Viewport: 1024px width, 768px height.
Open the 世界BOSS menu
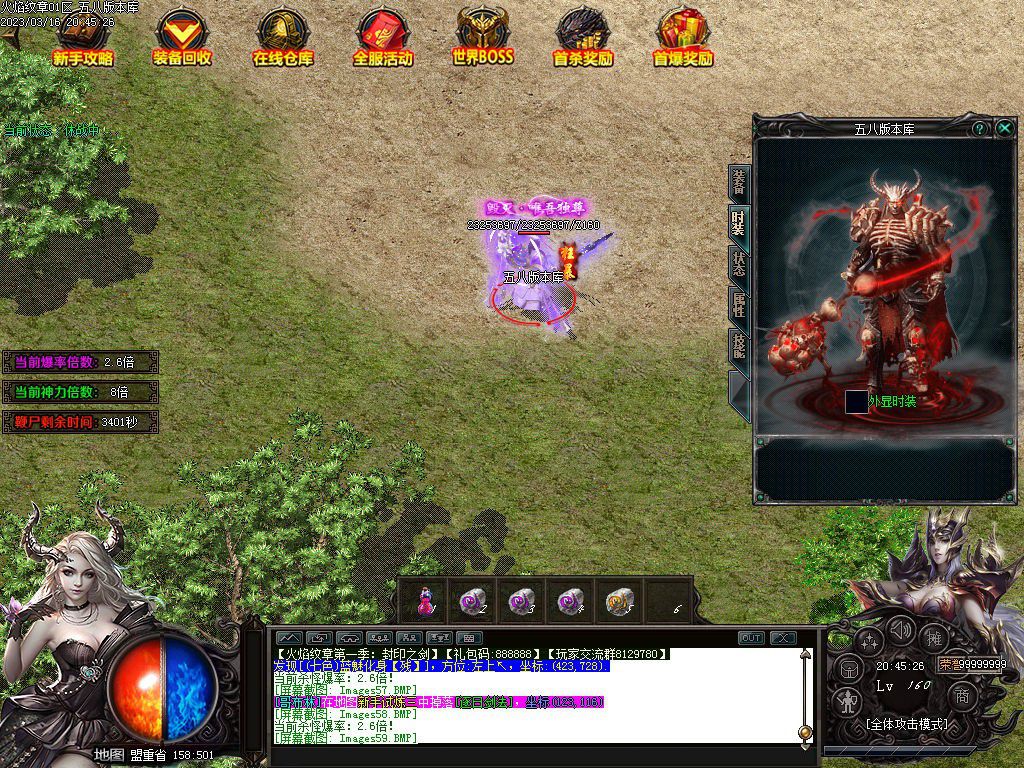tap(482, 38)
